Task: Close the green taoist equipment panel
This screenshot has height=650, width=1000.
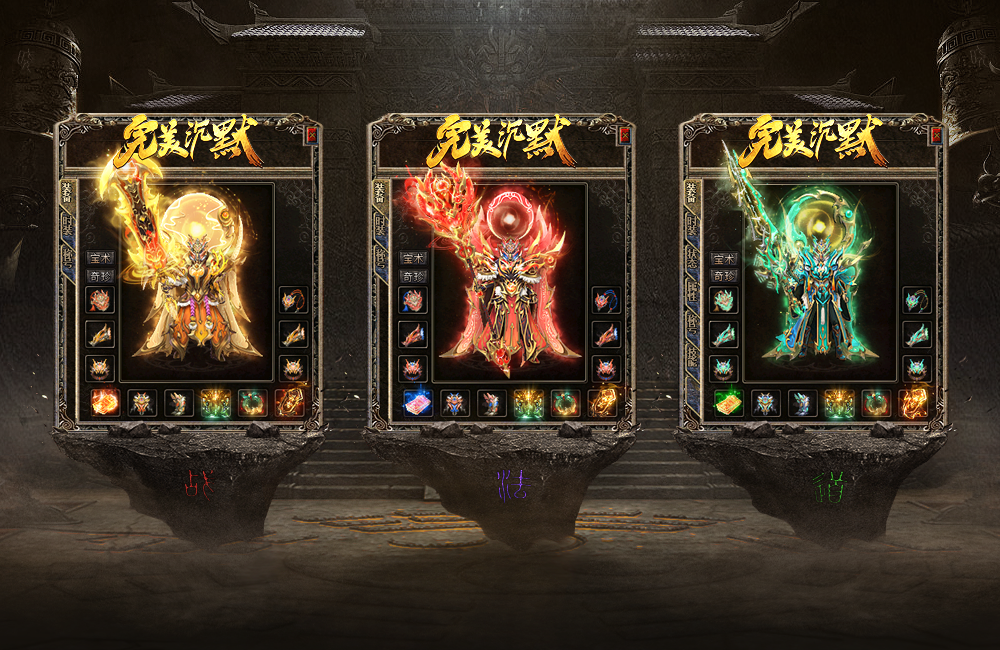Action: click(936, 135)
